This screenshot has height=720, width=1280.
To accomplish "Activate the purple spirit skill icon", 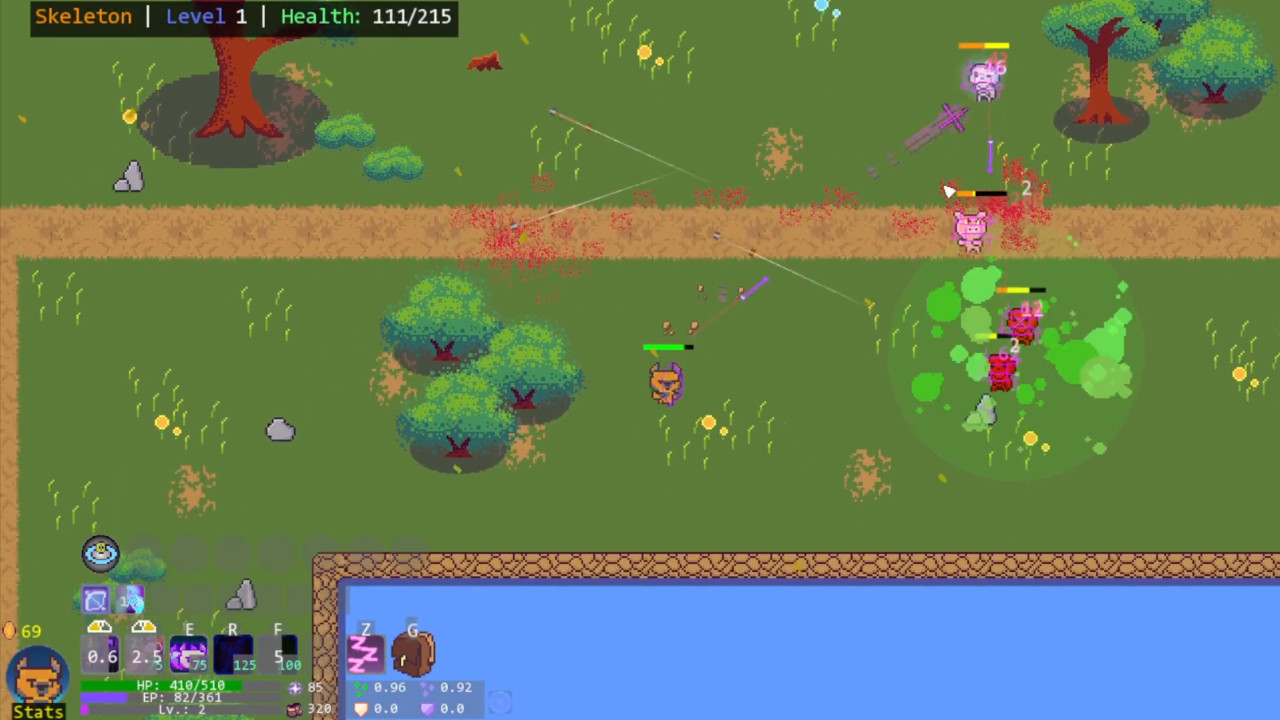I will pos(130,600).
